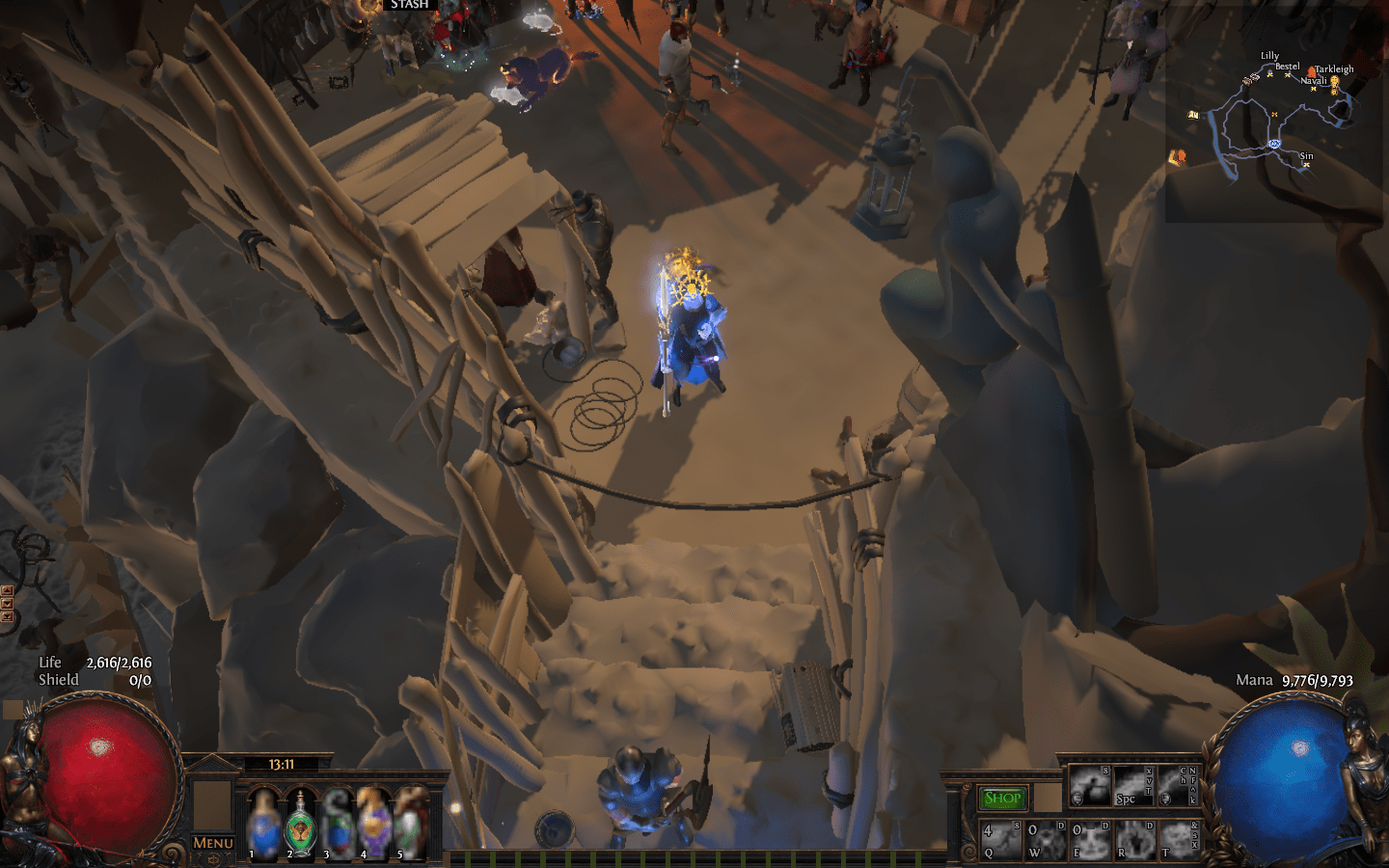Click the right-mouse-button skill slot icon

pos(1176,785)
